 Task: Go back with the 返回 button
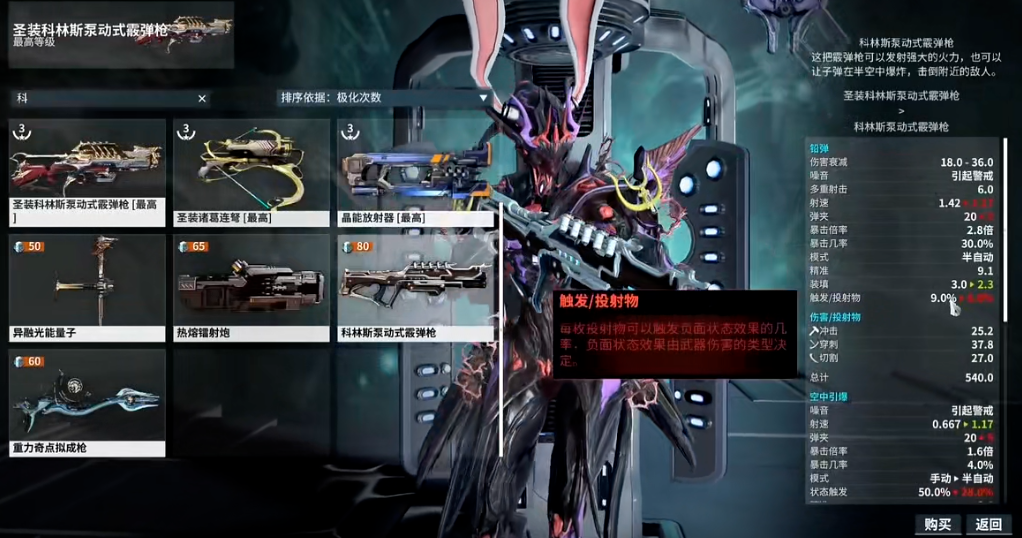click(x=988, y=524)
